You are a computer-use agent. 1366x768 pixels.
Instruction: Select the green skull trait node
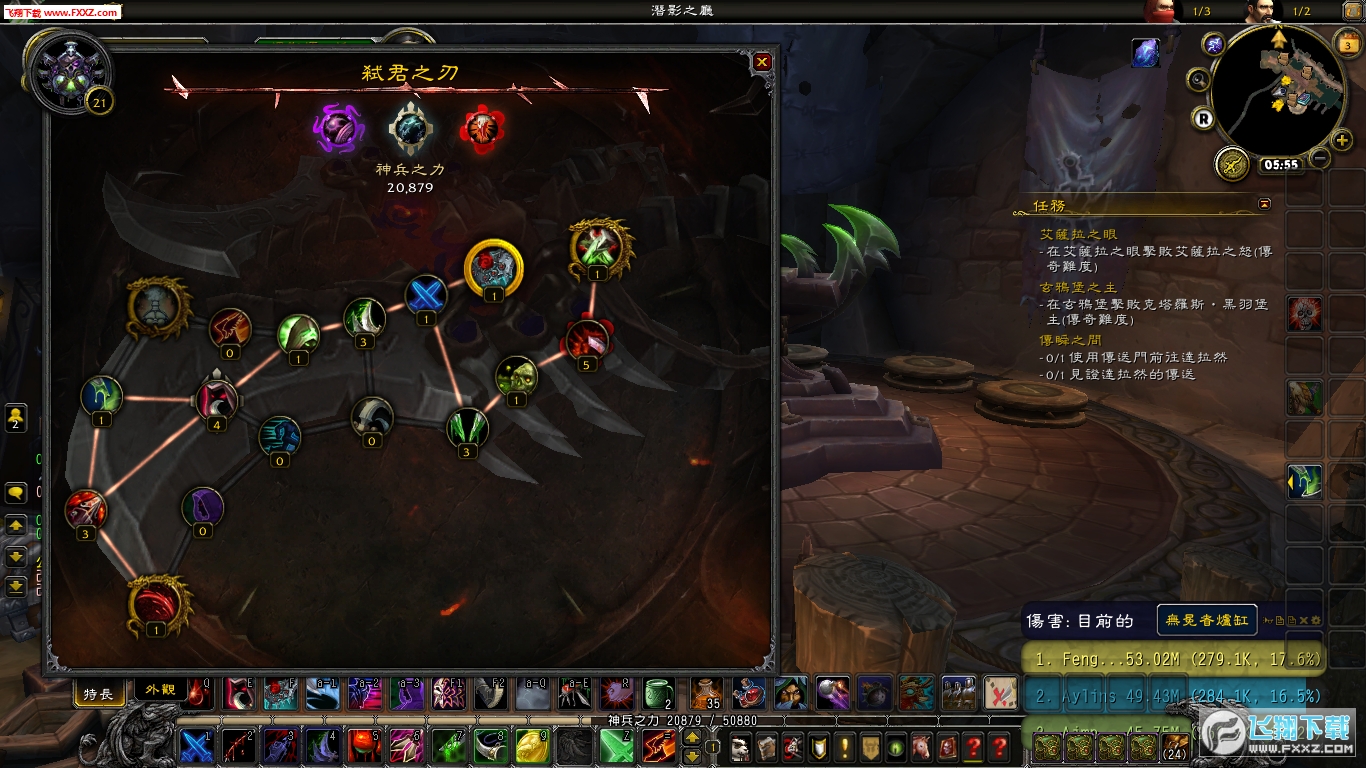[516, 376]
